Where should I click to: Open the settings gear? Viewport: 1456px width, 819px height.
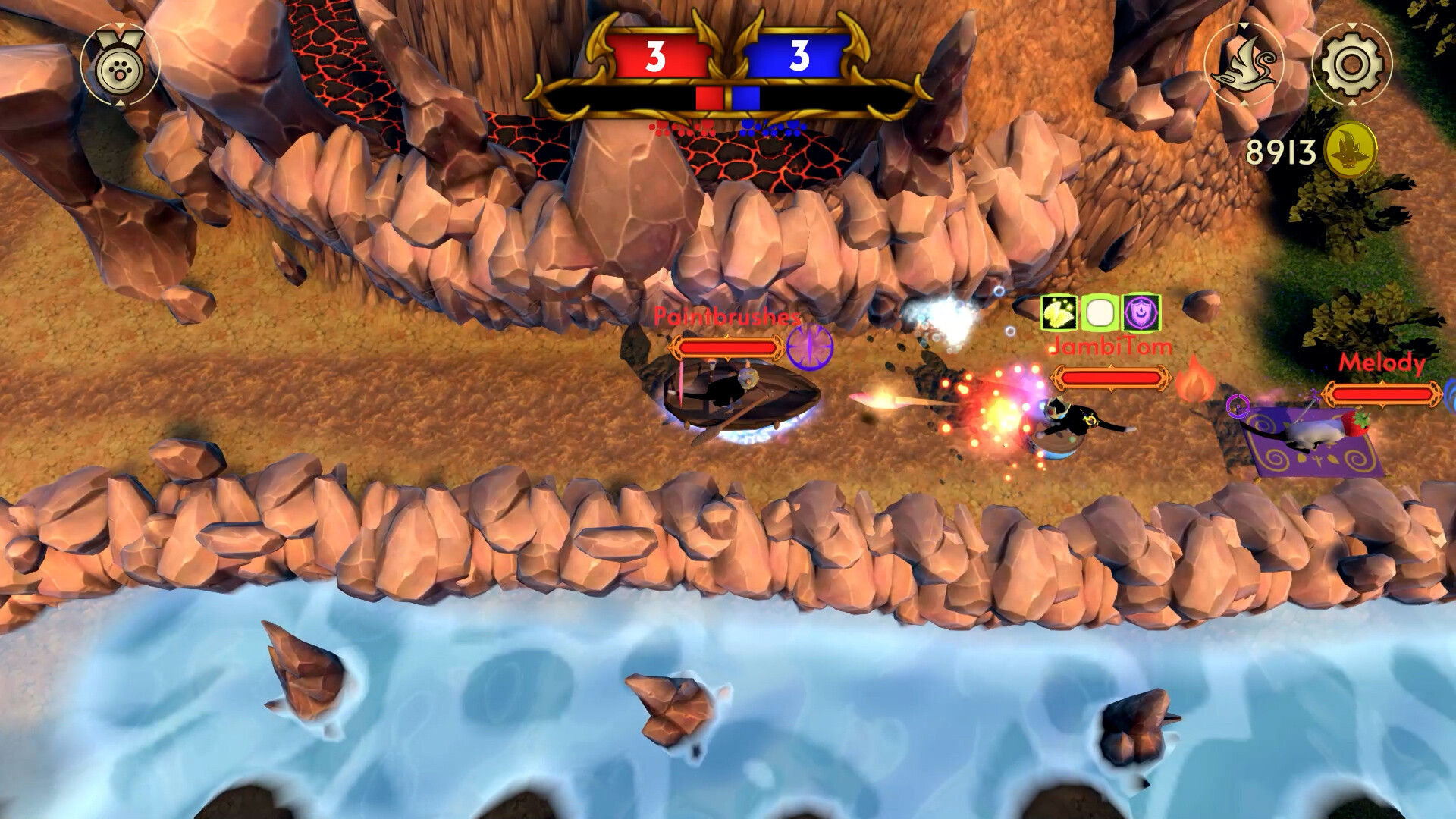1353,65
